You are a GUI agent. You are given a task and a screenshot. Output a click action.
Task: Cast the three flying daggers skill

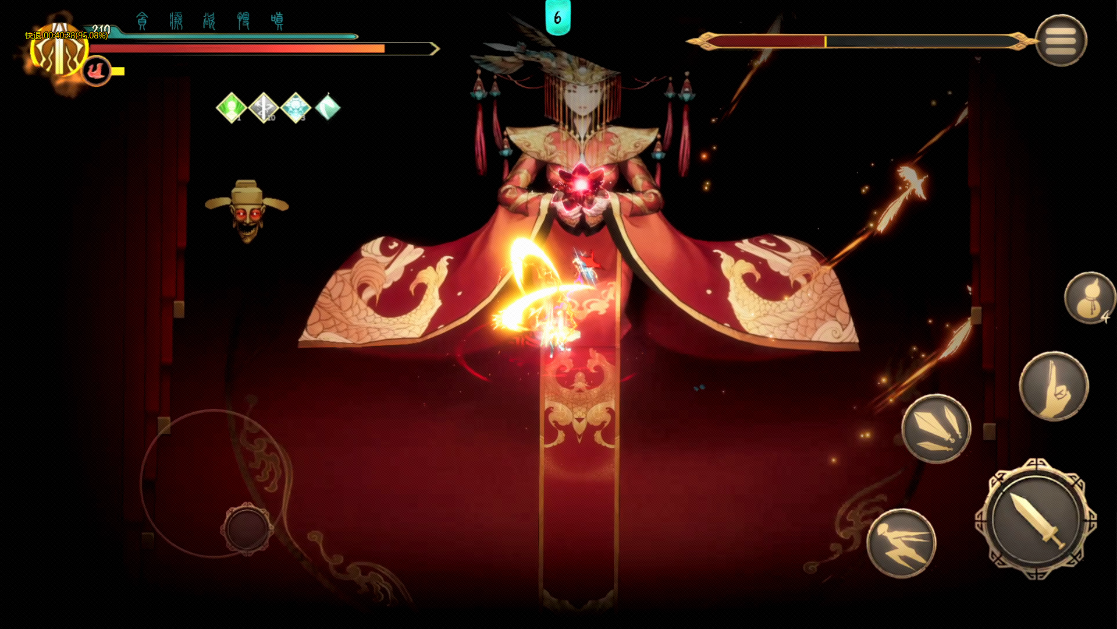point(936,429)
